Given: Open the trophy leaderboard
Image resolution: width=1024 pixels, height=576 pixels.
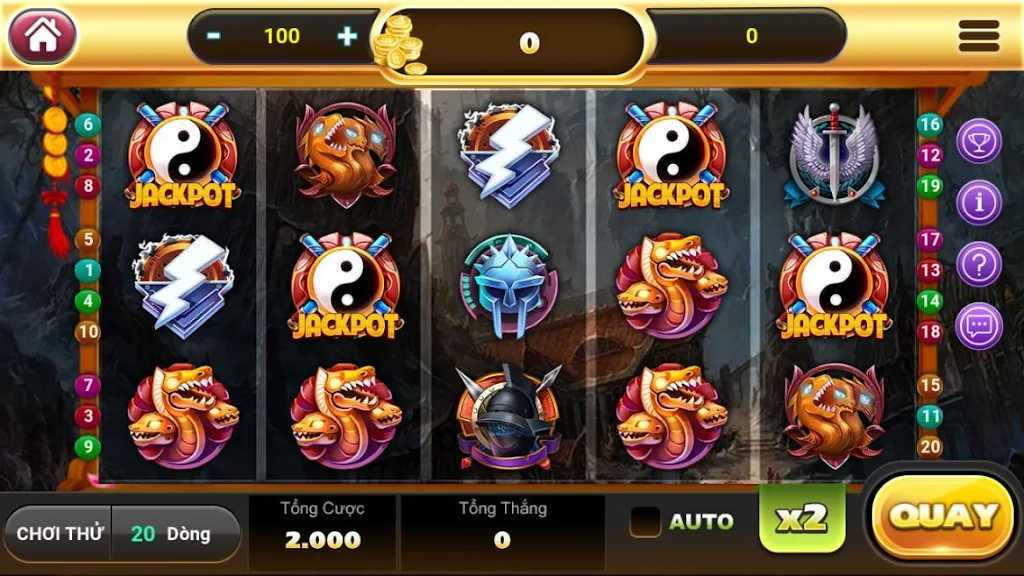Looking at the screenshot, I should 979,141.
